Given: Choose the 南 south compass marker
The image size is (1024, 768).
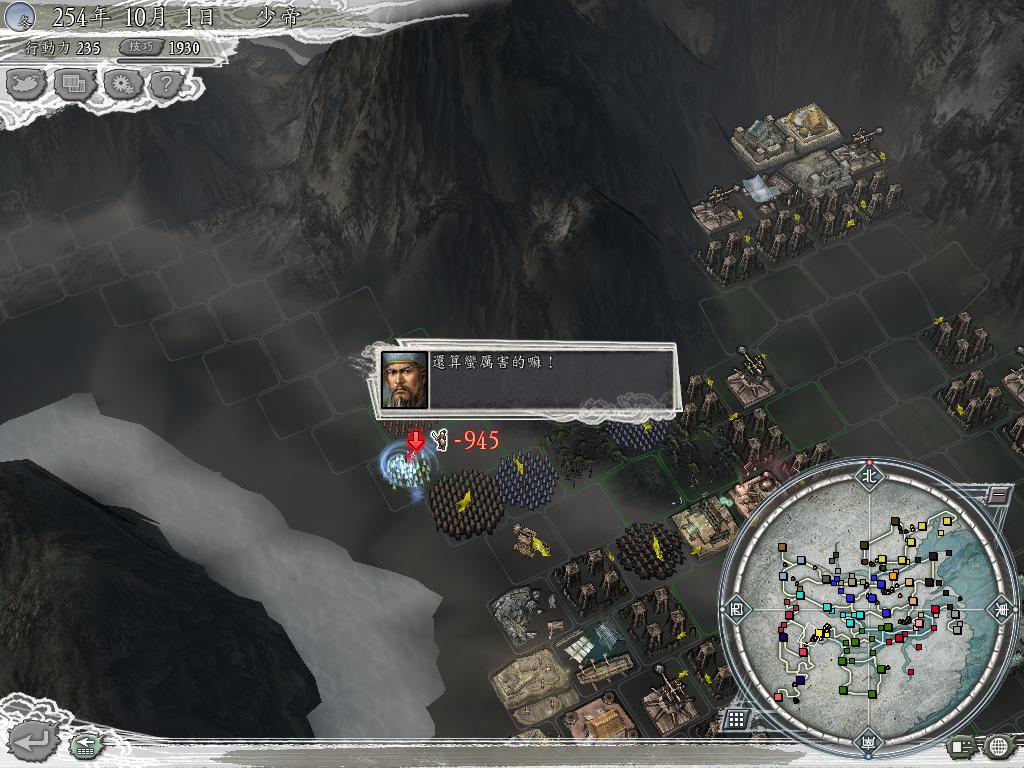Looking at the screenshot, I should coord(868,741).
